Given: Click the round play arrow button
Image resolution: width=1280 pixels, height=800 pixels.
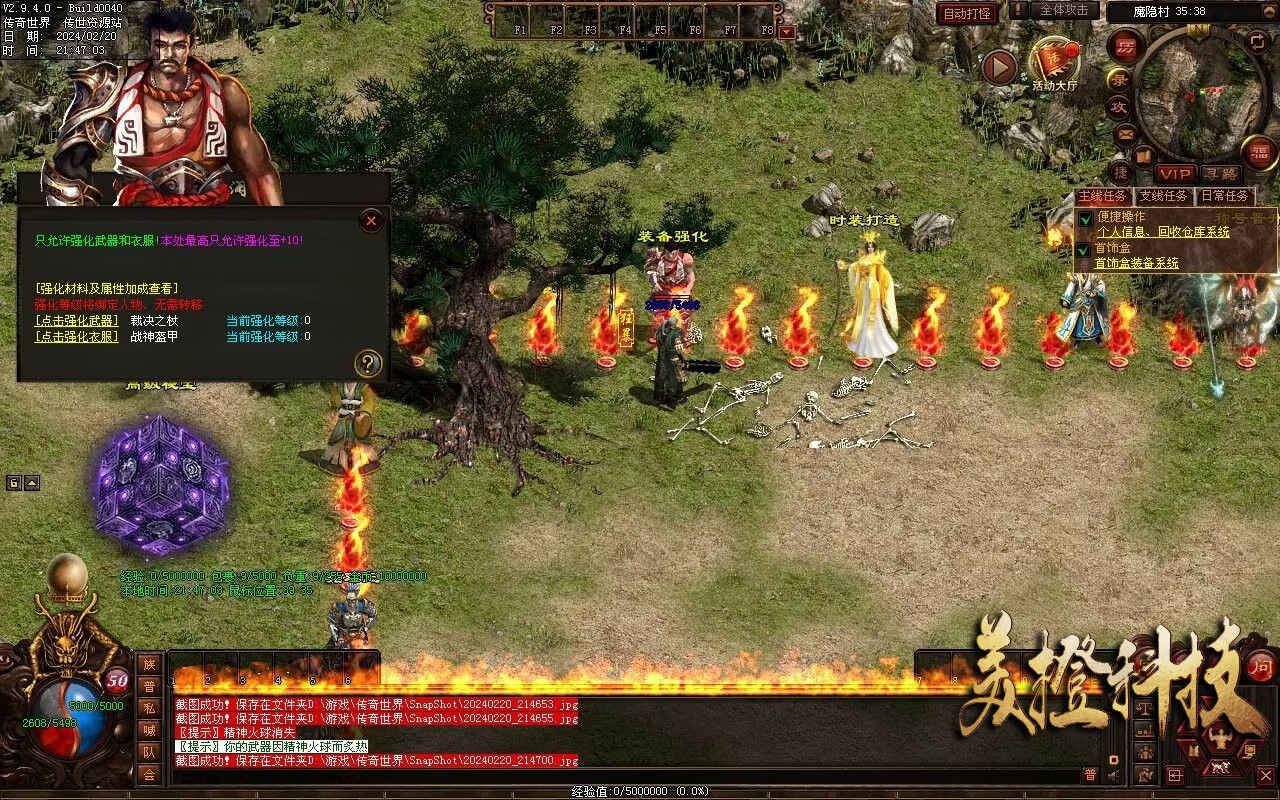Looking at the screenshot, I should (x=999, y=67).
